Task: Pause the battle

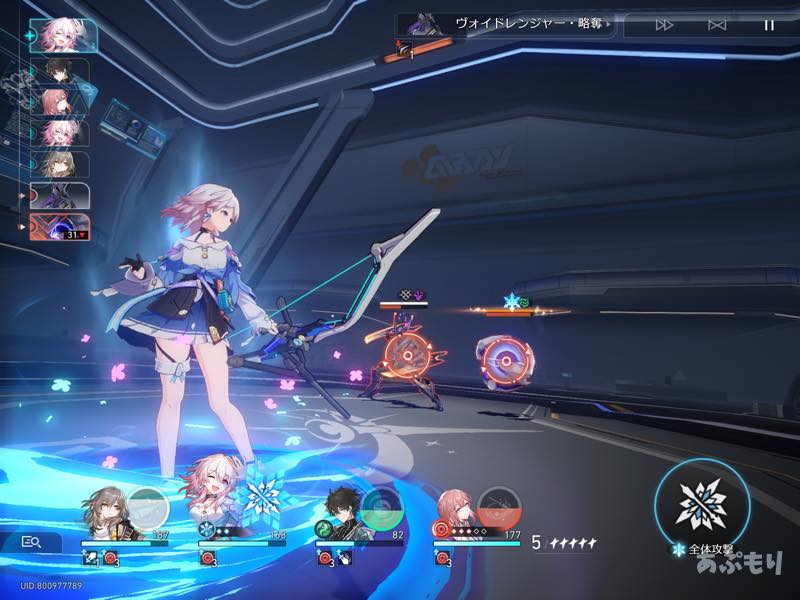Action: [x=769, y=25]
